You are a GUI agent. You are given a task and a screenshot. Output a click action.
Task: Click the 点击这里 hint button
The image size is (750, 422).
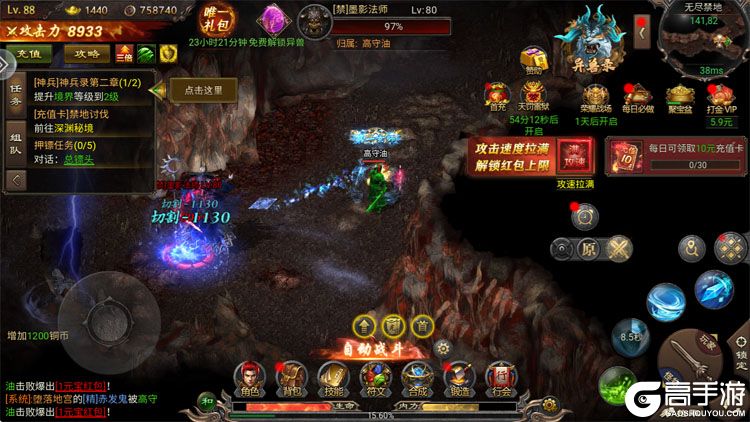(x=203, y=90)
